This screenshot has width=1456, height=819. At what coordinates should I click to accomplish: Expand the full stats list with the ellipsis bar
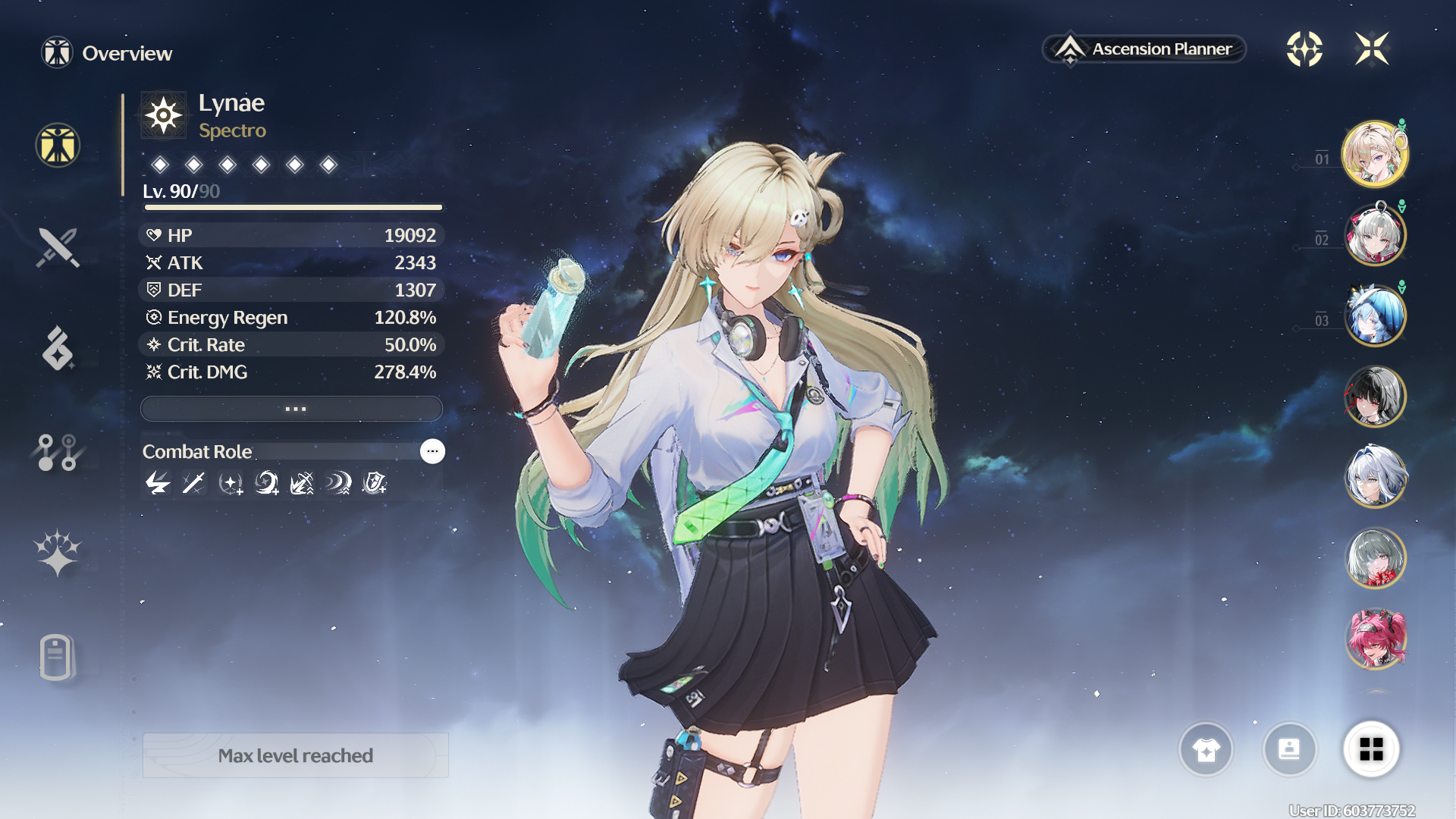click(292, 409)
